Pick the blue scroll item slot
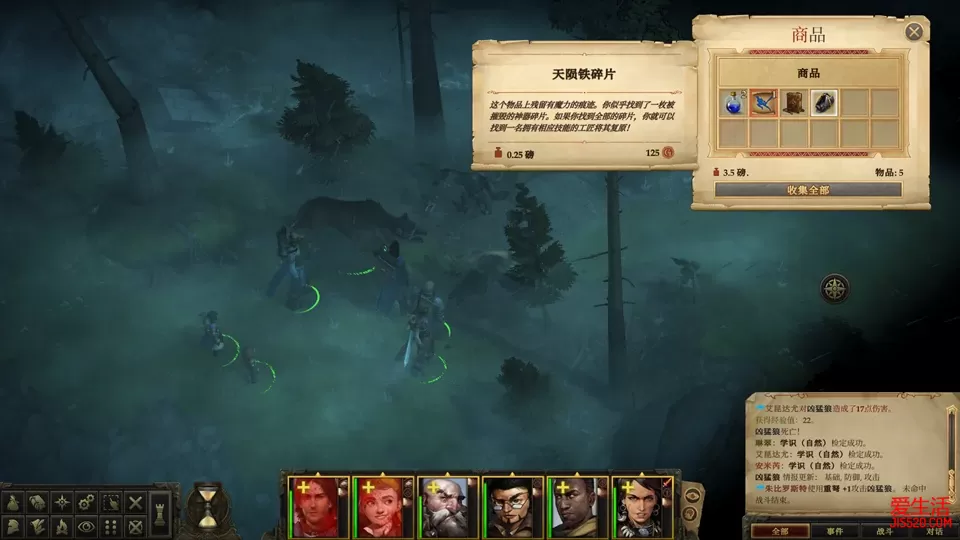Image resolution: width=960 pixels, height=540 pixels. 763,102
